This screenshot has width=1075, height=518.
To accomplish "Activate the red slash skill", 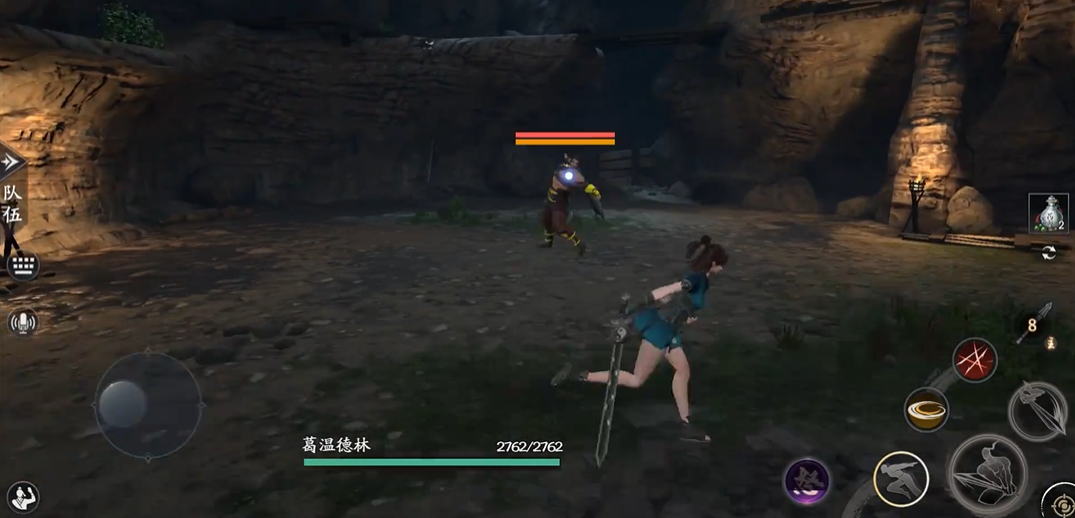I will (x=973, y=359).
